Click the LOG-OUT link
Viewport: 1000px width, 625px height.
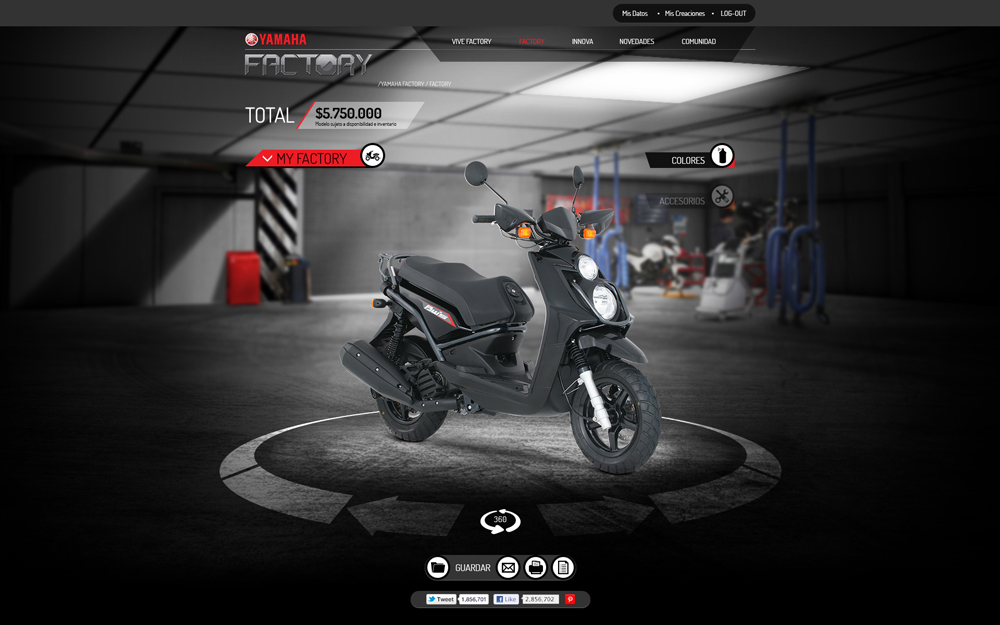tap(733, 14)
